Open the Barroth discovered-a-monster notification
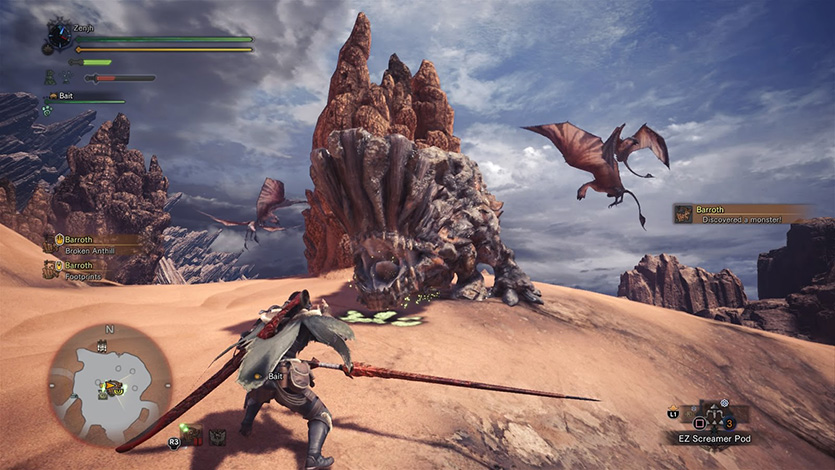 [741, 213]
